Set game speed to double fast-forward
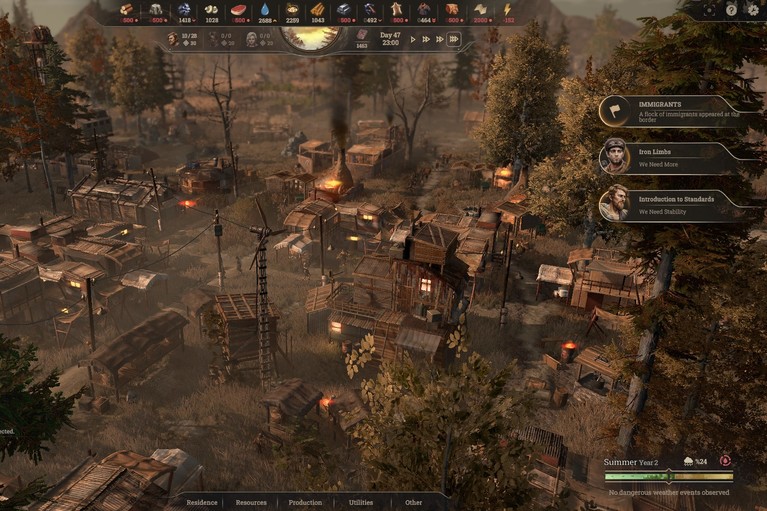The width and height of the screenshot is (767, 511). coord(427,39)
